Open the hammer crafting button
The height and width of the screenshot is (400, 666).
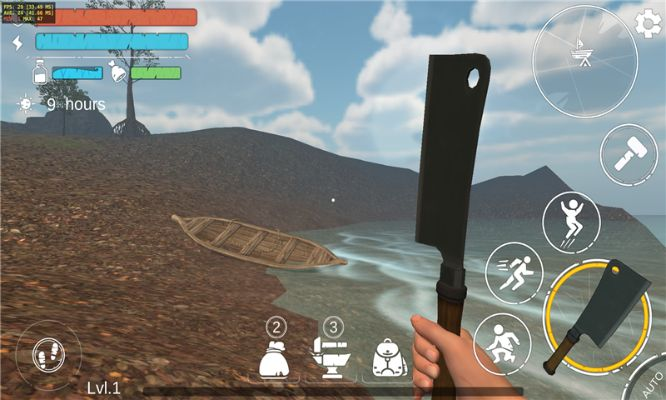click(628, 154)
